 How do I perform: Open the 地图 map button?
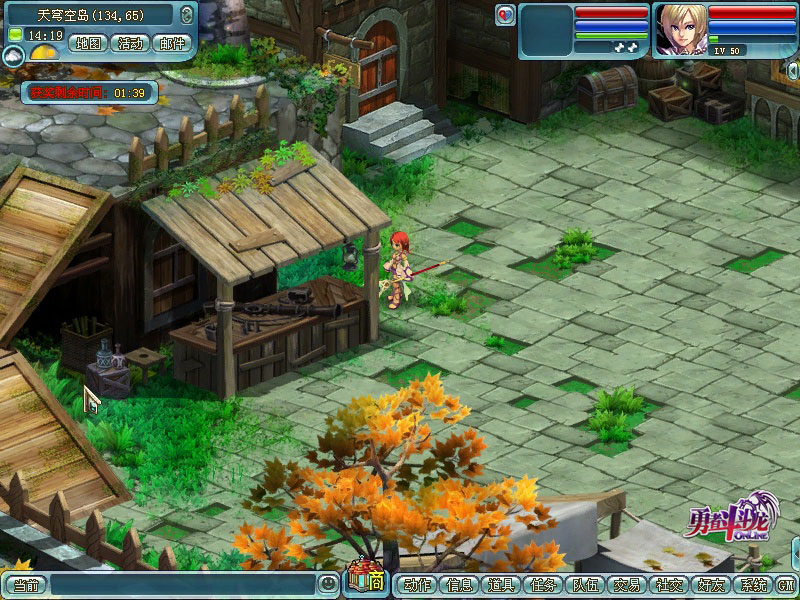pos(89,43)
